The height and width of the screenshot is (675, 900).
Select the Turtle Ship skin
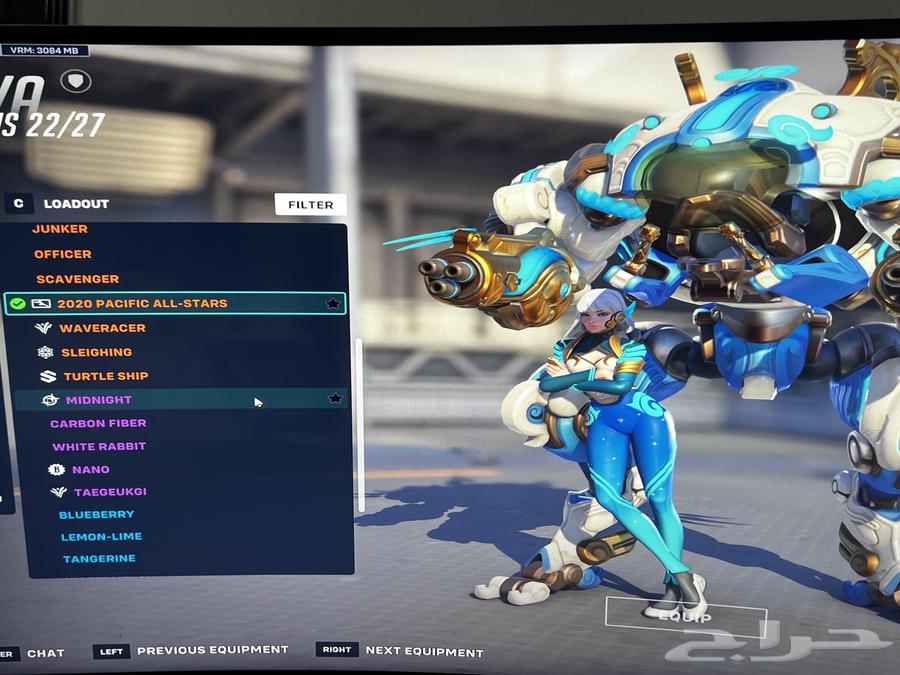coord(105,376)
